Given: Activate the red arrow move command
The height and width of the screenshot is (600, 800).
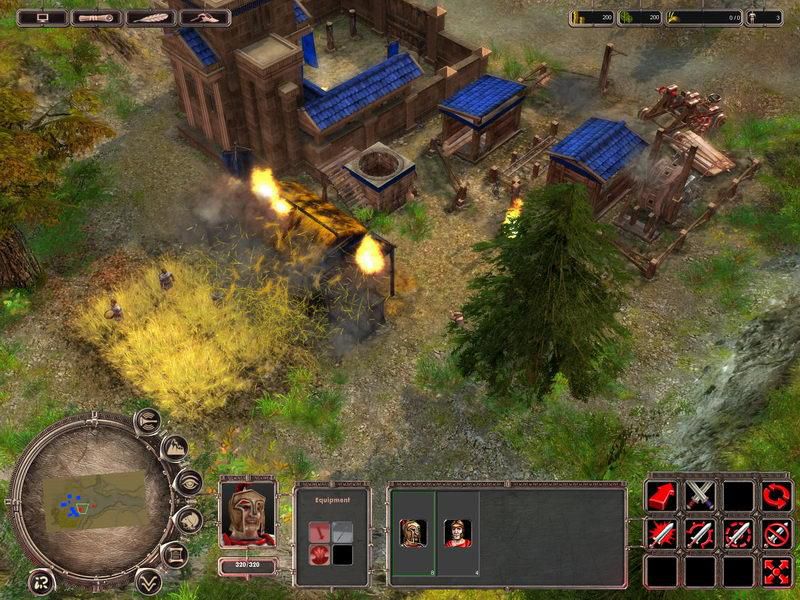Looking at the screenshot, I should [661, 495].
